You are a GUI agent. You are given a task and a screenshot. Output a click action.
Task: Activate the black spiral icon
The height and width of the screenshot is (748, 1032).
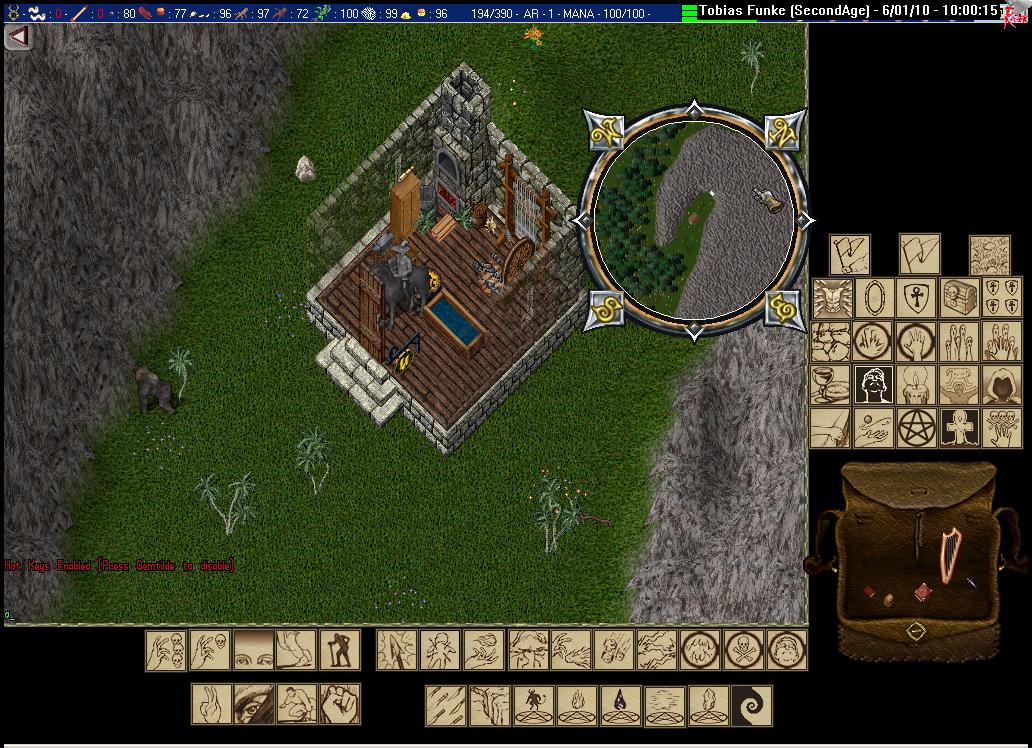point(751,705)
